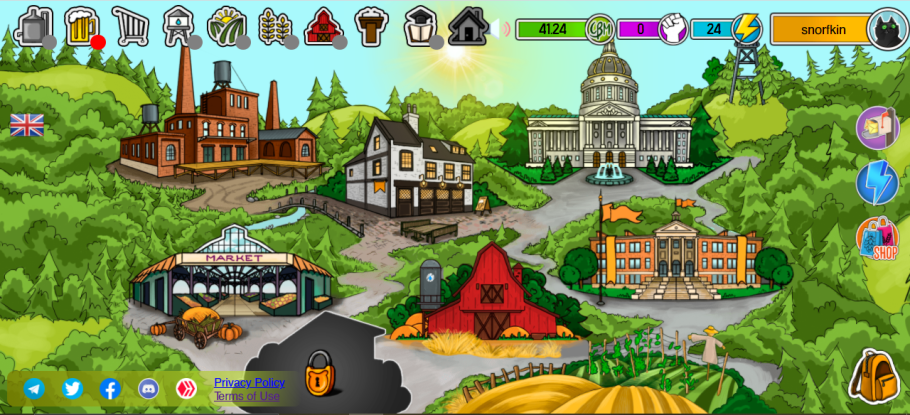
Task: Toggle the sound speaker icon
Action: pos(500,28)
